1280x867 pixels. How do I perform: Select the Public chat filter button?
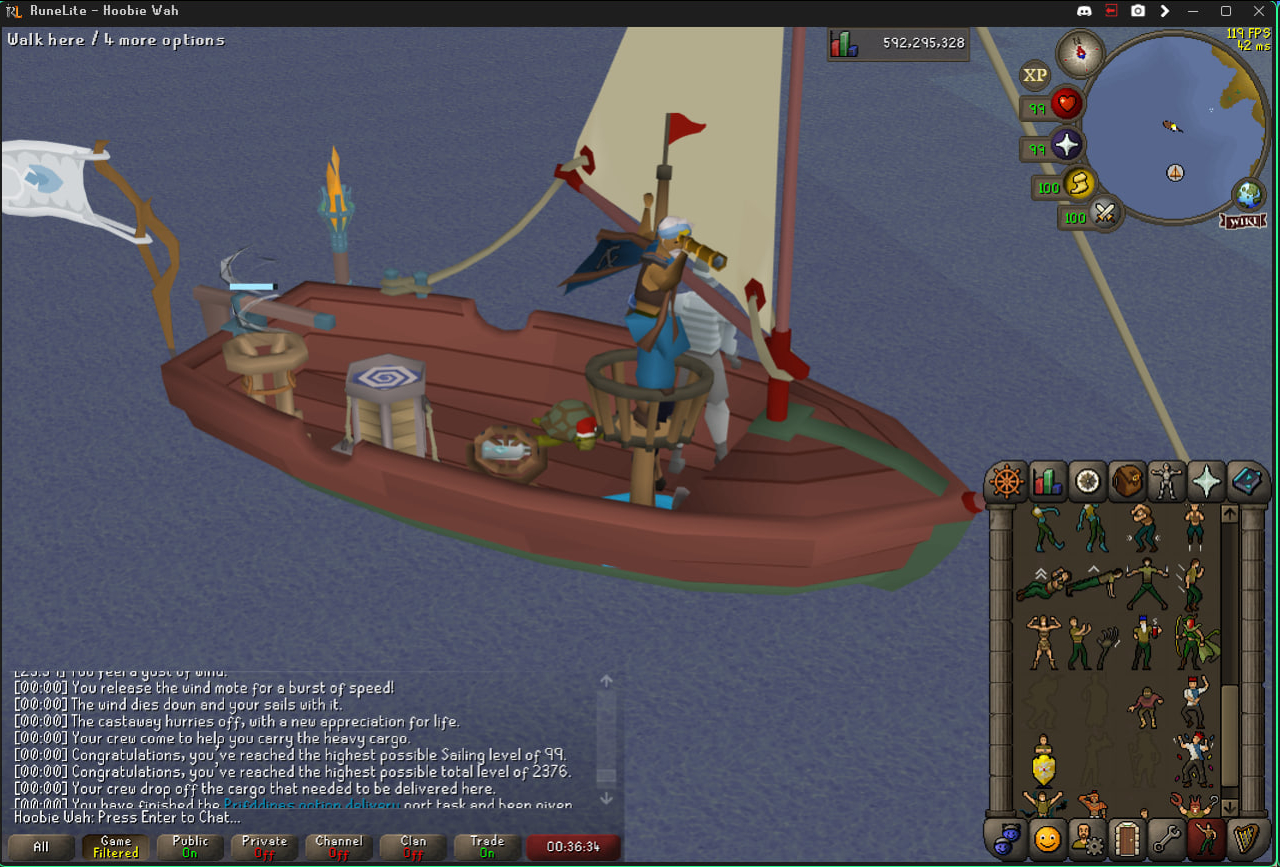tap(190, 847)
